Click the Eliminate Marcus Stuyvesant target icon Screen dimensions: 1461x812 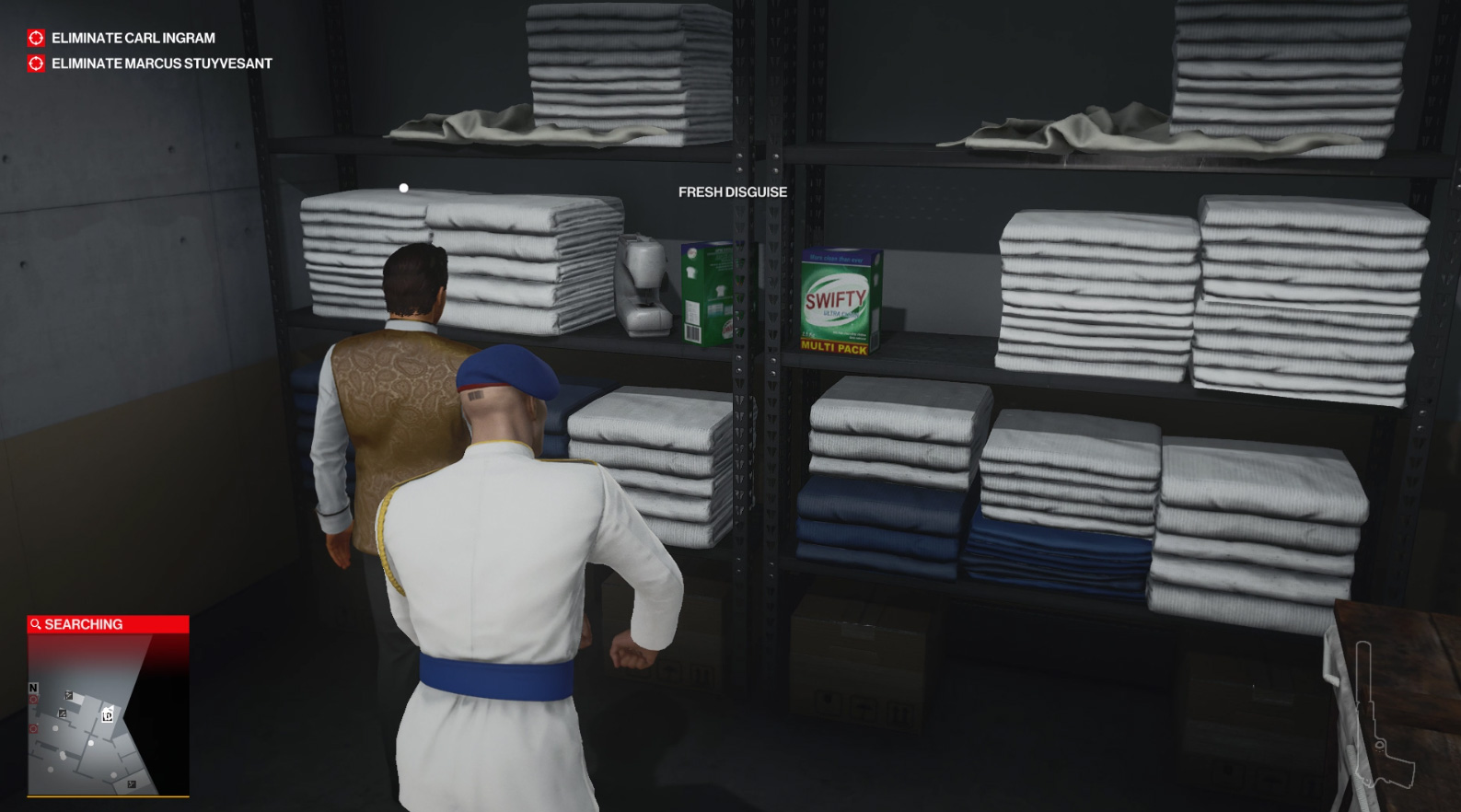click(x=34, y=64)
